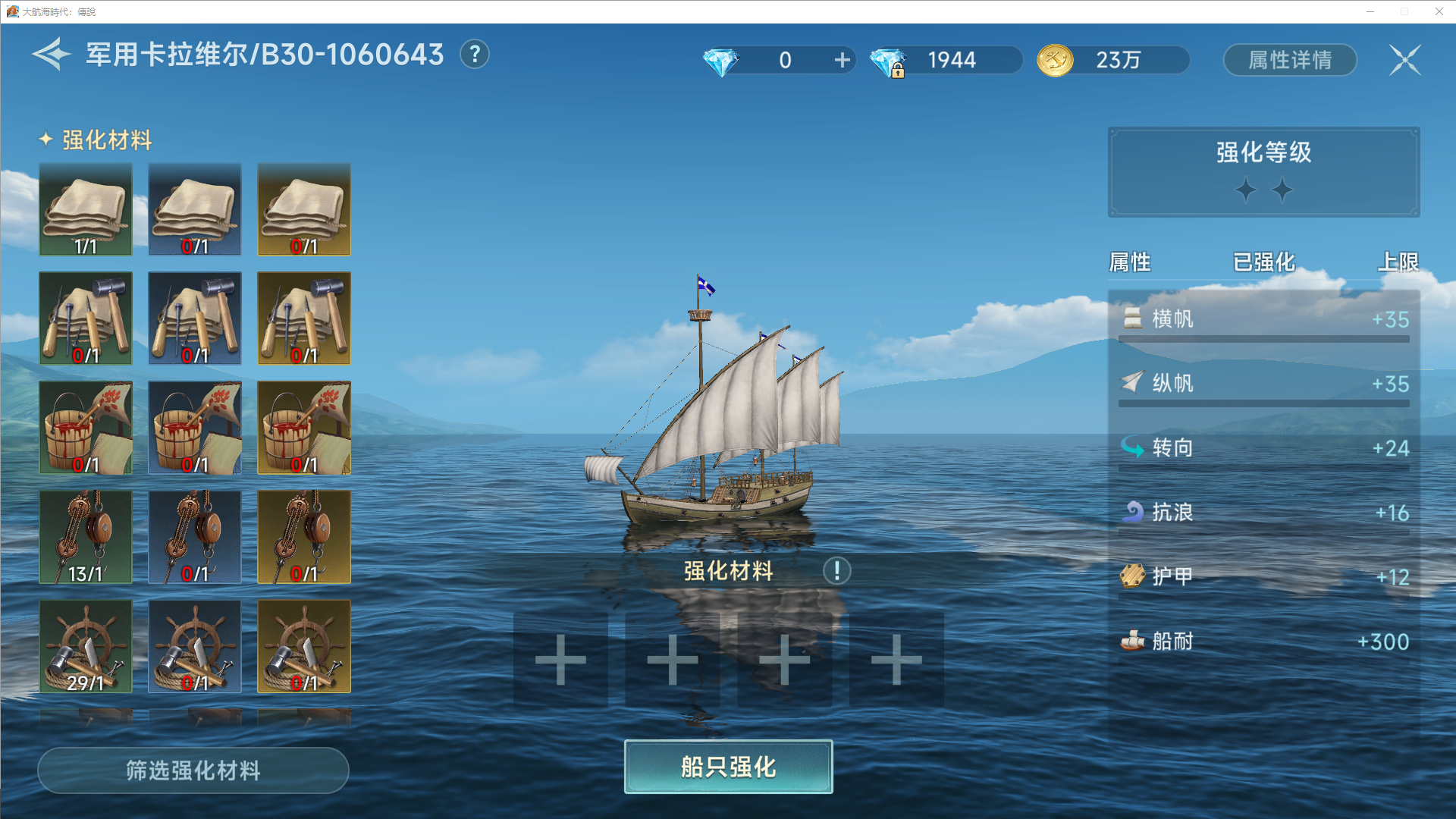
Task: Click the first empty material plus slot
Action: [x=560, y=659]
